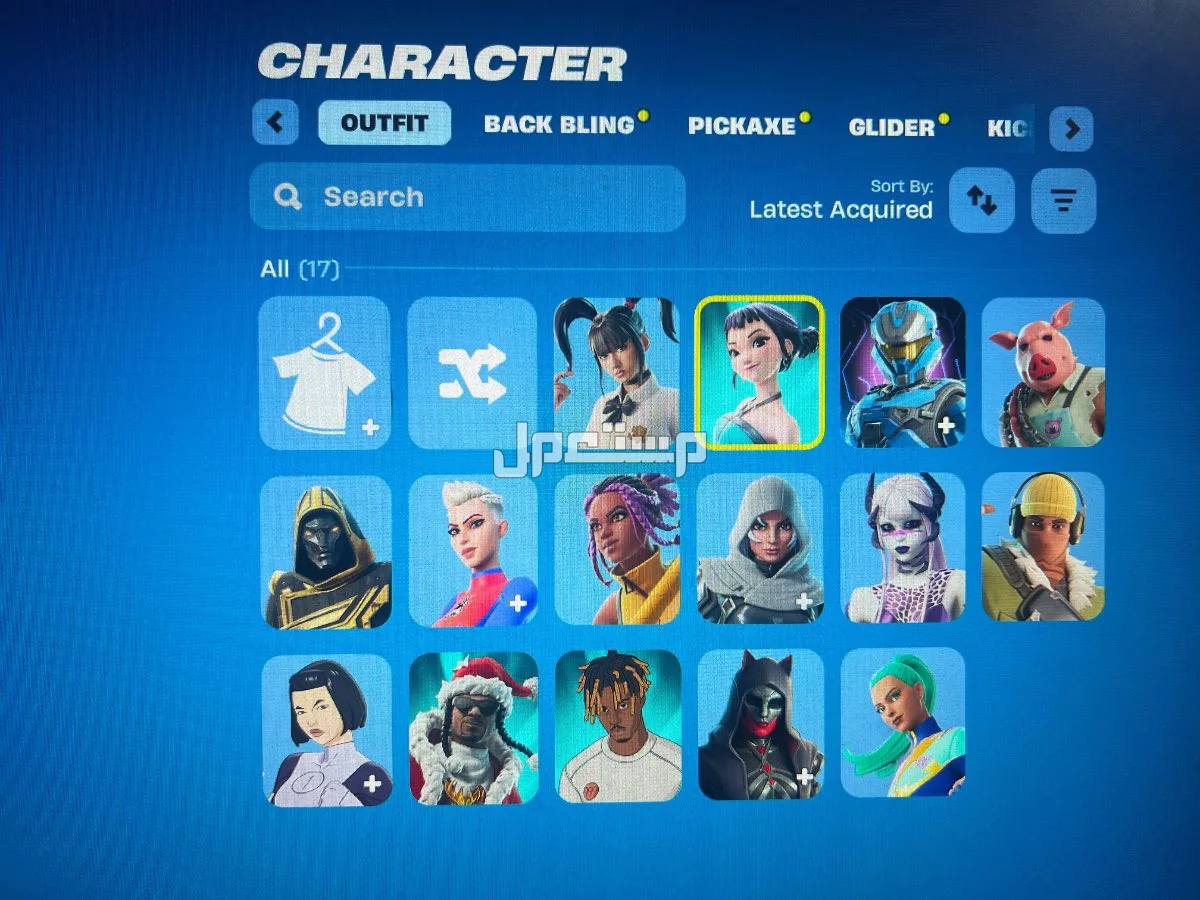Image resolution: width=1200 pixels, height=900 pixels.
Task: Pick the Santa hat sunglasses outfit
Action: [x=473, y=727]
